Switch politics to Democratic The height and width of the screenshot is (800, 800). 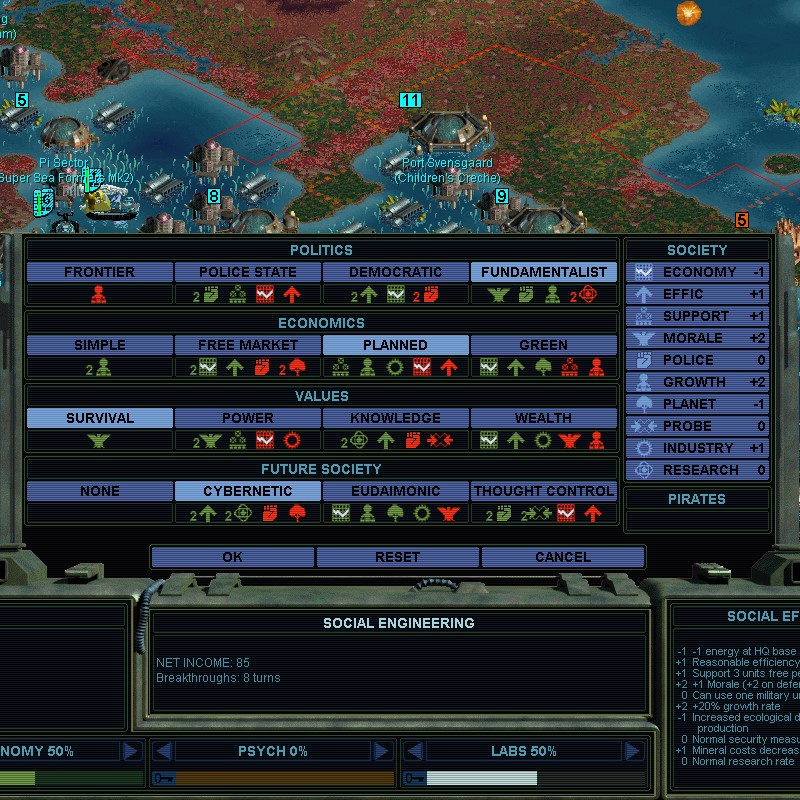pos(396,272)
